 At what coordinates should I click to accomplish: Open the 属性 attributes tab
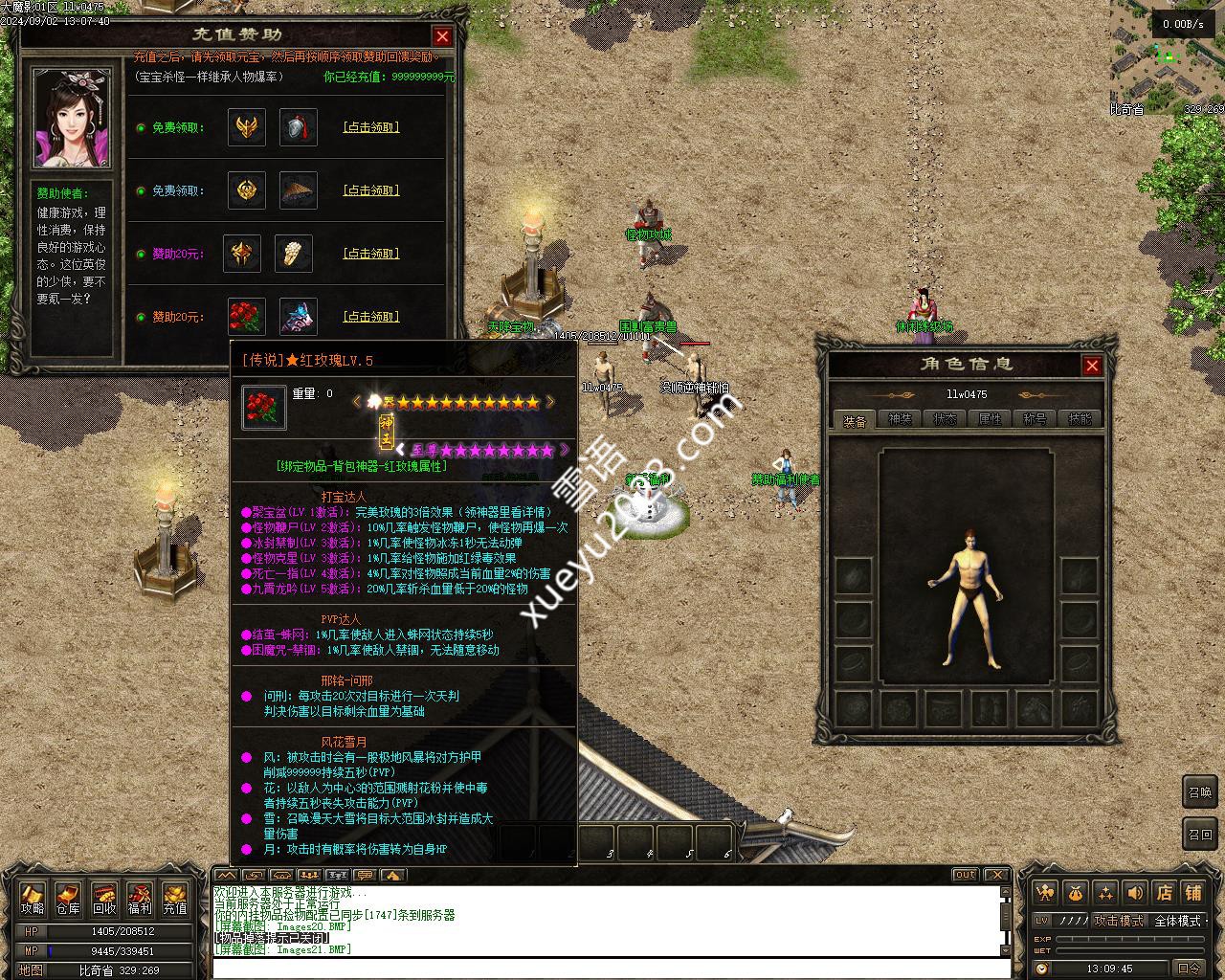click(990, 419)
